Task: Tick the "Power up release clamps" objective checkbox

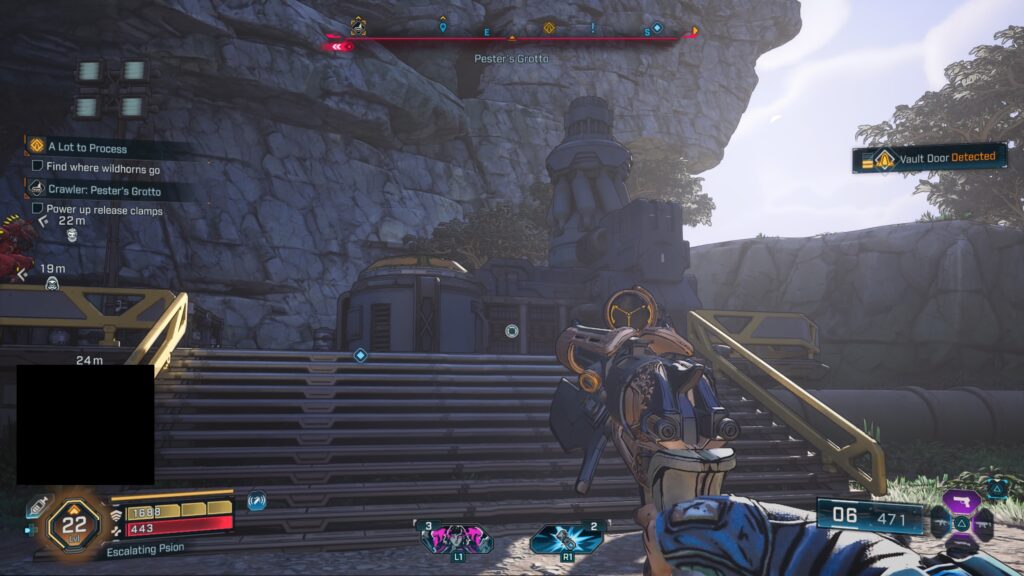Action: 38,210
